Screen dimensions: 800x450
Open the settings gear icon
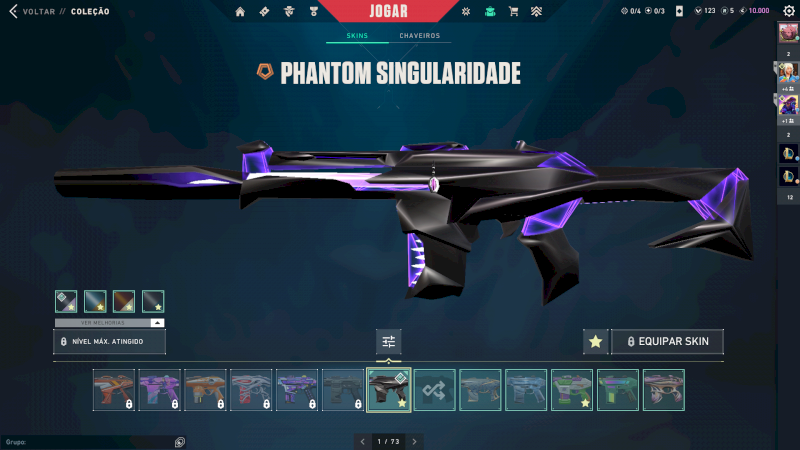(x=789, y=11)
